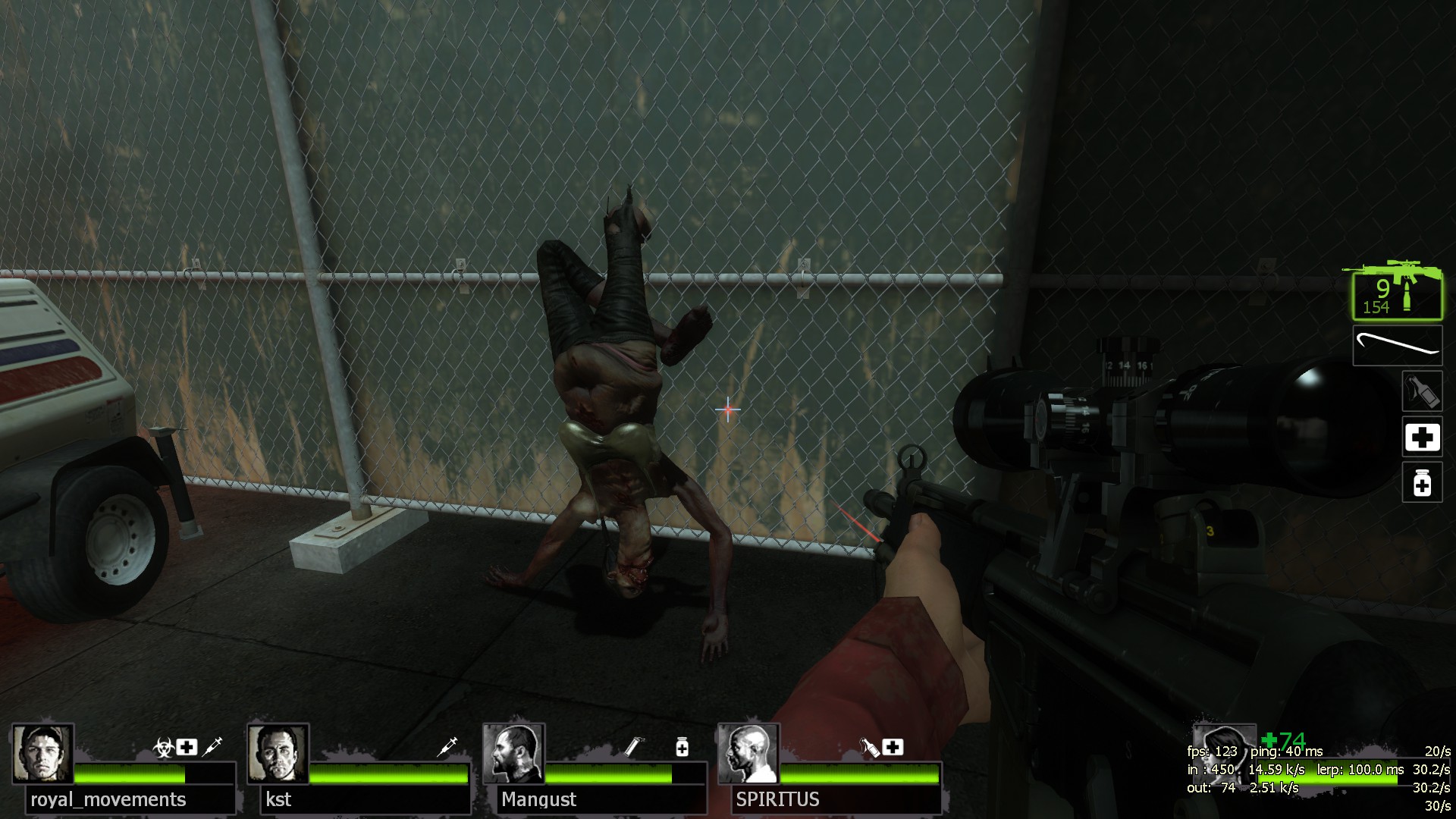The width and height of the screenshot is (1456, 819).
Task: Select the sniper rifle weapon slot
Action: 1397,291
